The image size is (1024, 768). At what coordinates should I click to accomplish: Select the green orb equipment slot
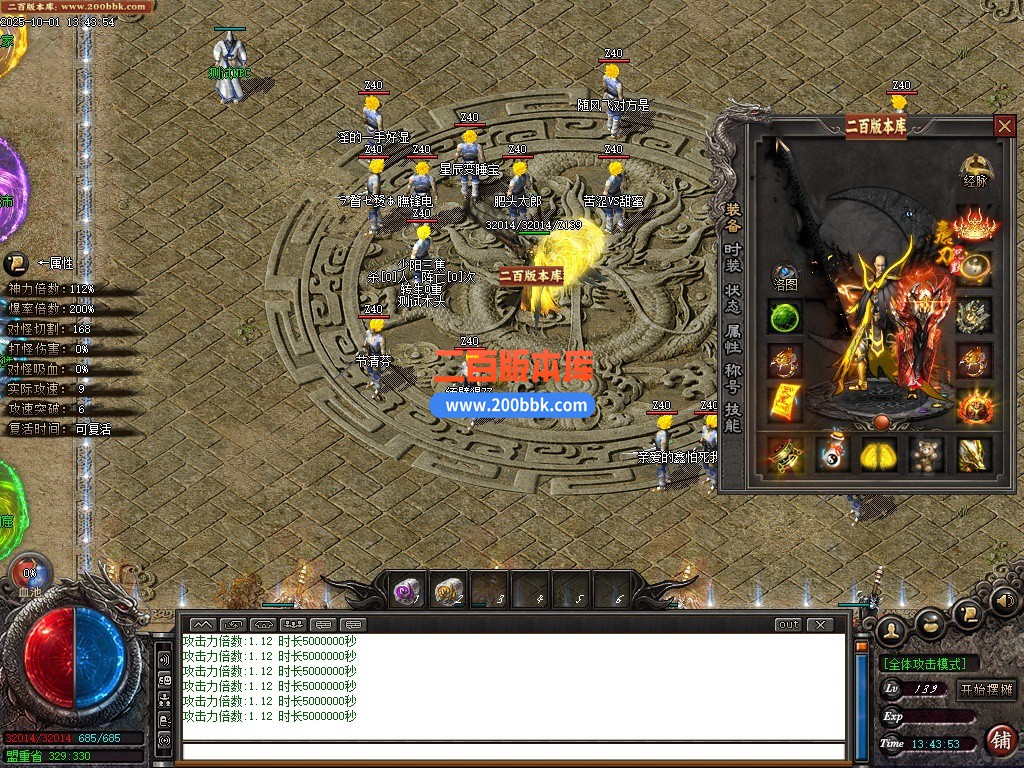coord(785,317)
